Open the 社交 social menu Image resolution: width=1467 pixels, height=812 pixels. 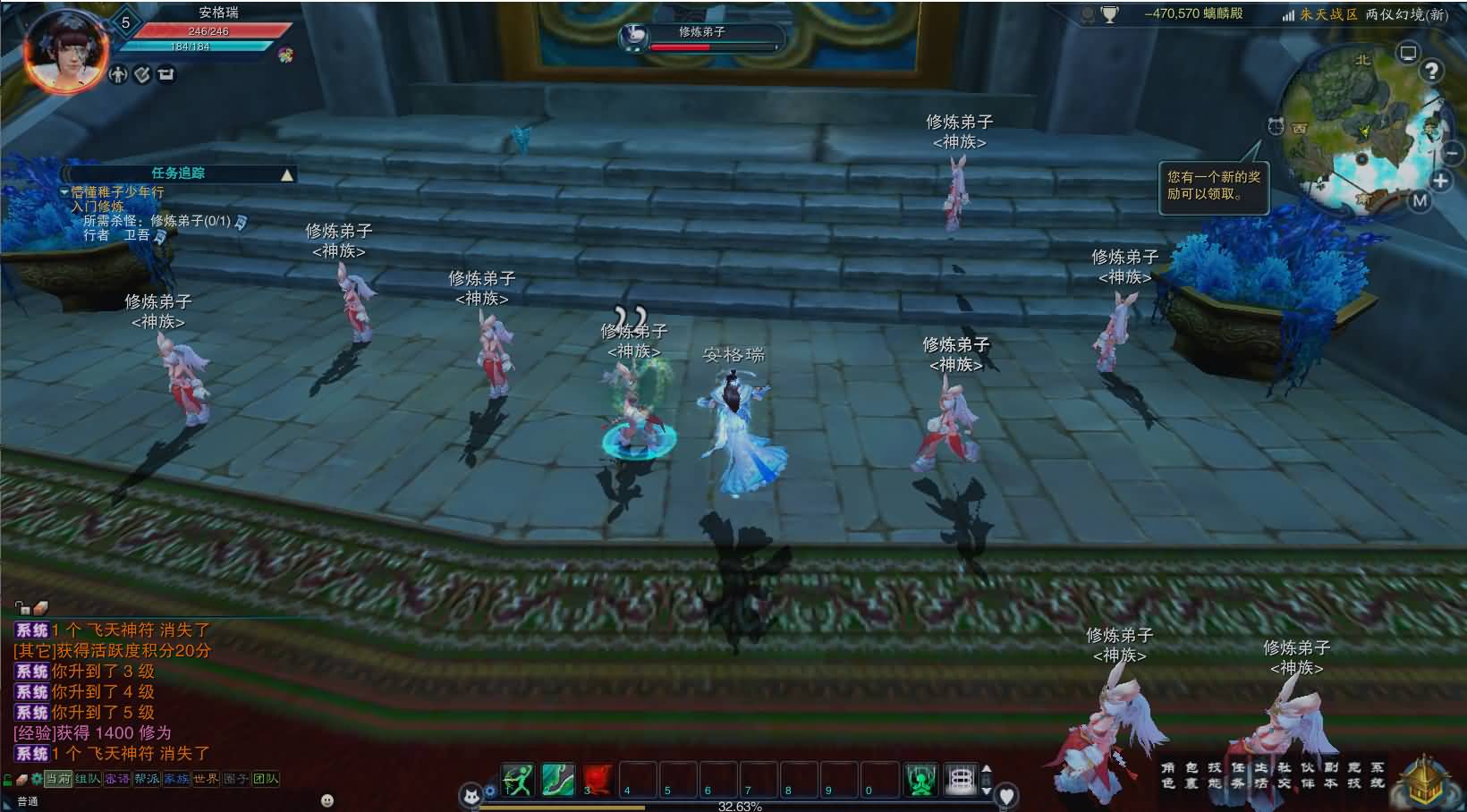[1284, 775]
